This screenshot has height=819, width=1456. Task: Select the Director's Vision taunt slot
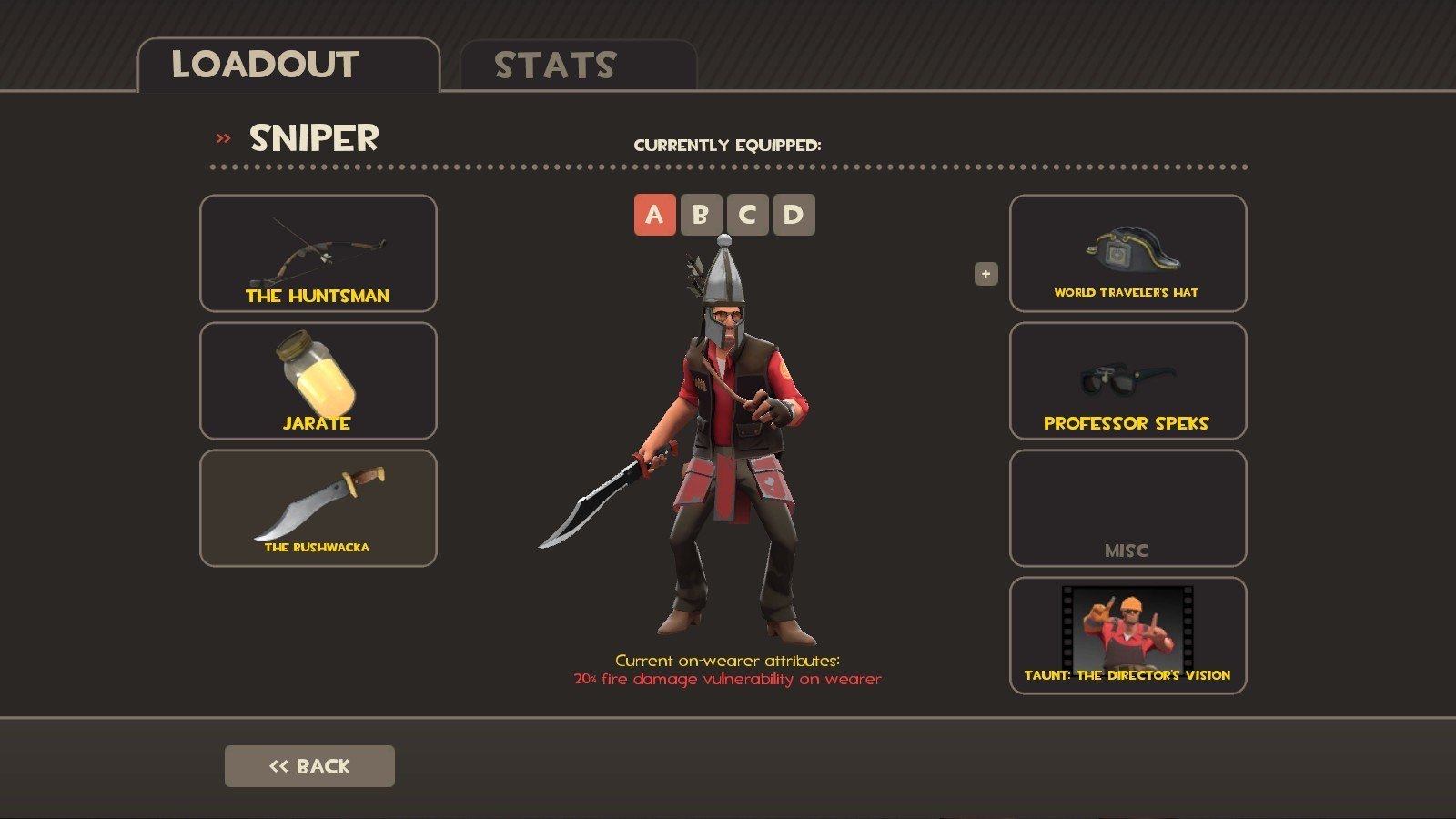pyautogui.click(x=1127, y=635)
